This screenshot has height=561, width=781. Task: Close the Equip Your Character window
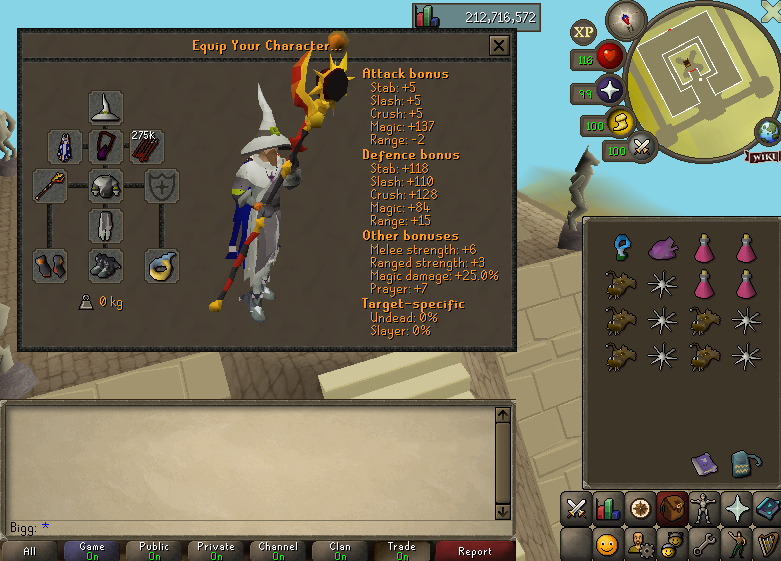click(499, 45)
